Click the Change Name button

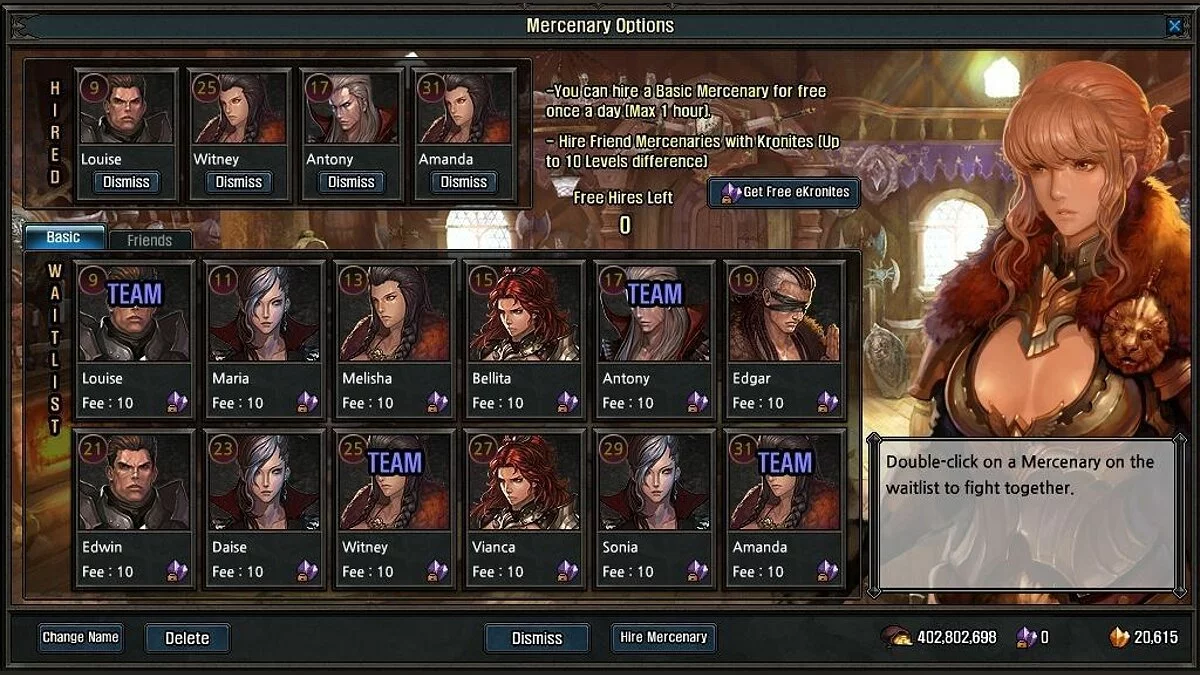point(81,637)
